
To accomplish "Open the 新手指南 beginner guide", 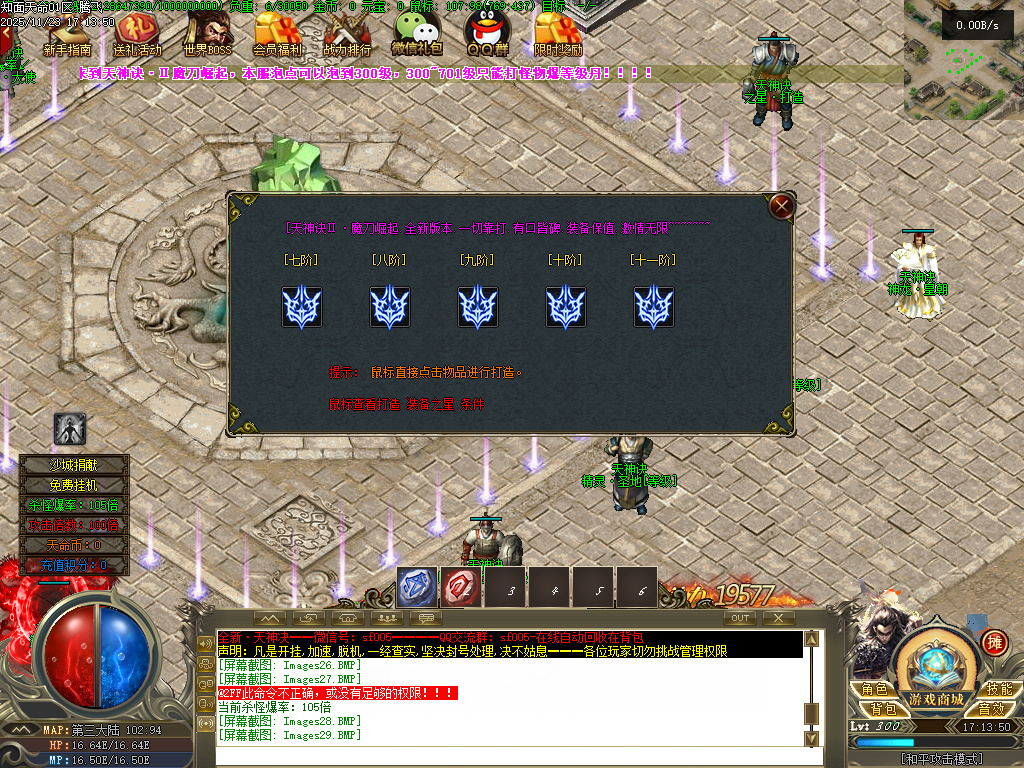I will (68, 36).
